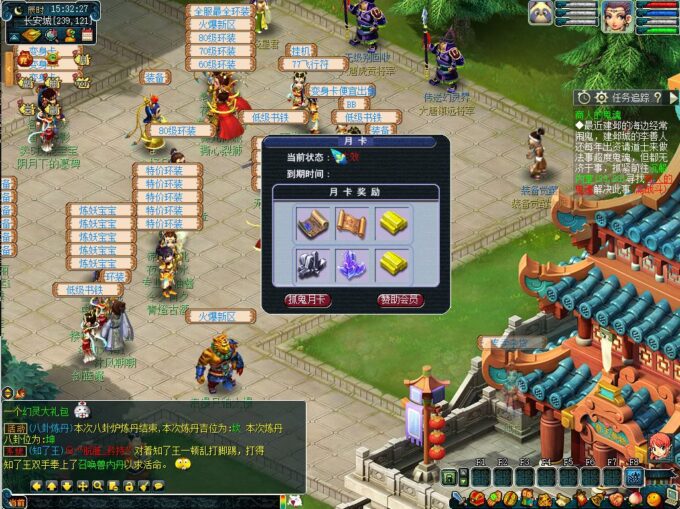Toggle the 任务追踪 quest tracker header
The height and width of the screenshot is (509, 680).
622,97
